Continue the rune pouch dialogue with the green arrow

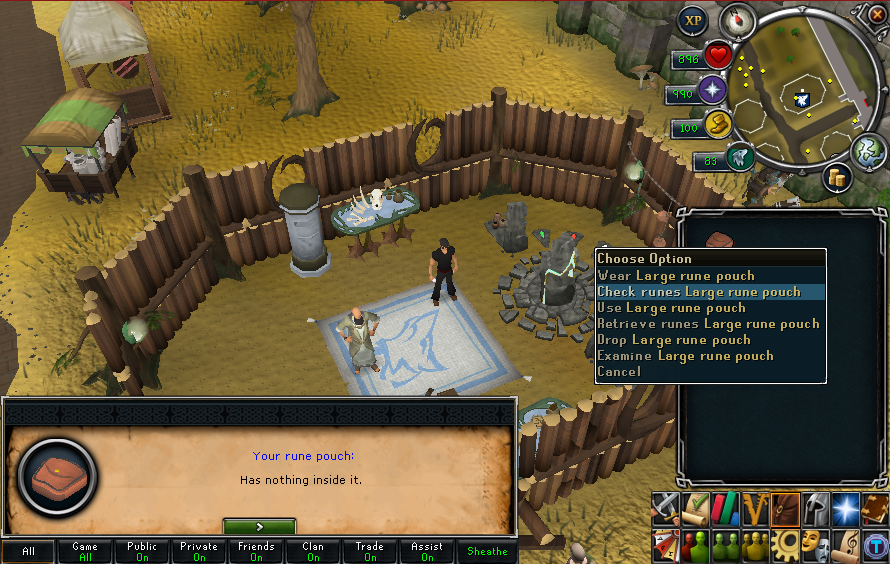pyautogui.click(x=259, y=526)
